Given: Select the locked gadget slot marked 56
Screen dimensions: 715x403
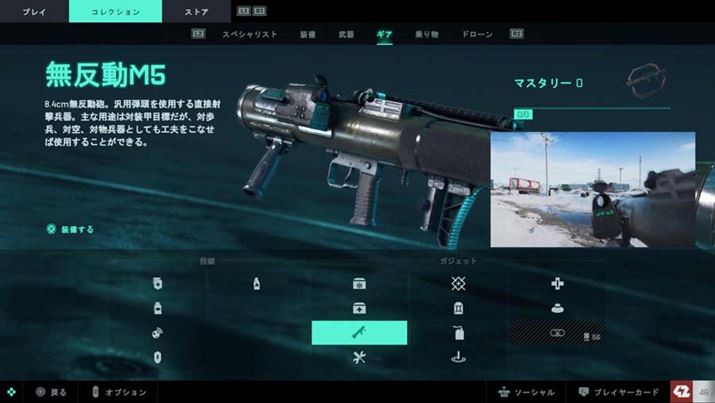Looking at the screenshot, I should (557, 333).
